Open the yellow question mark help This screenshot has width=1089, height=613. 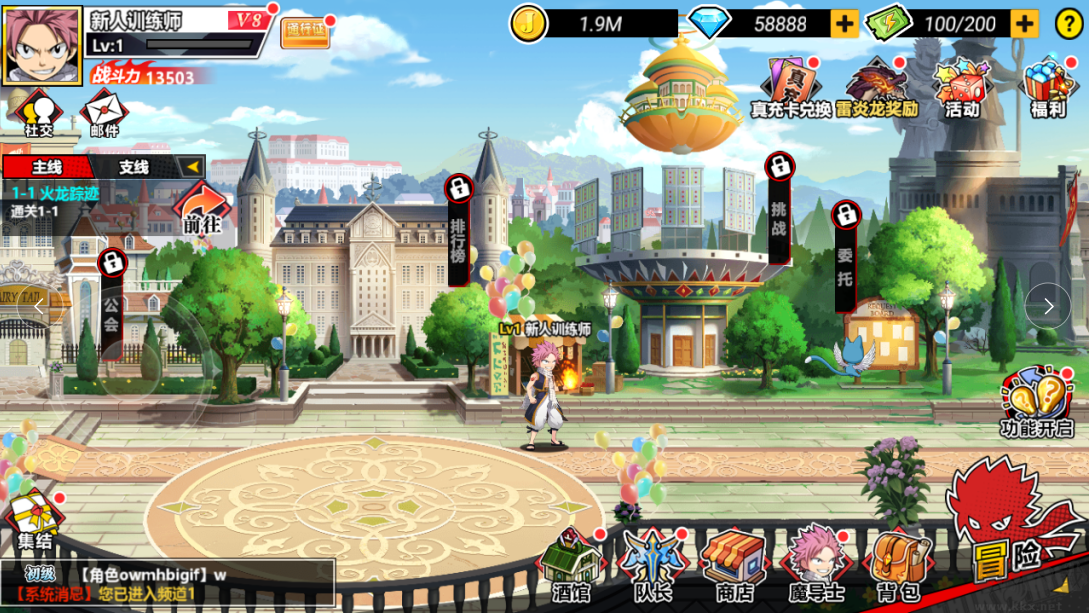tap(1070, 24)
